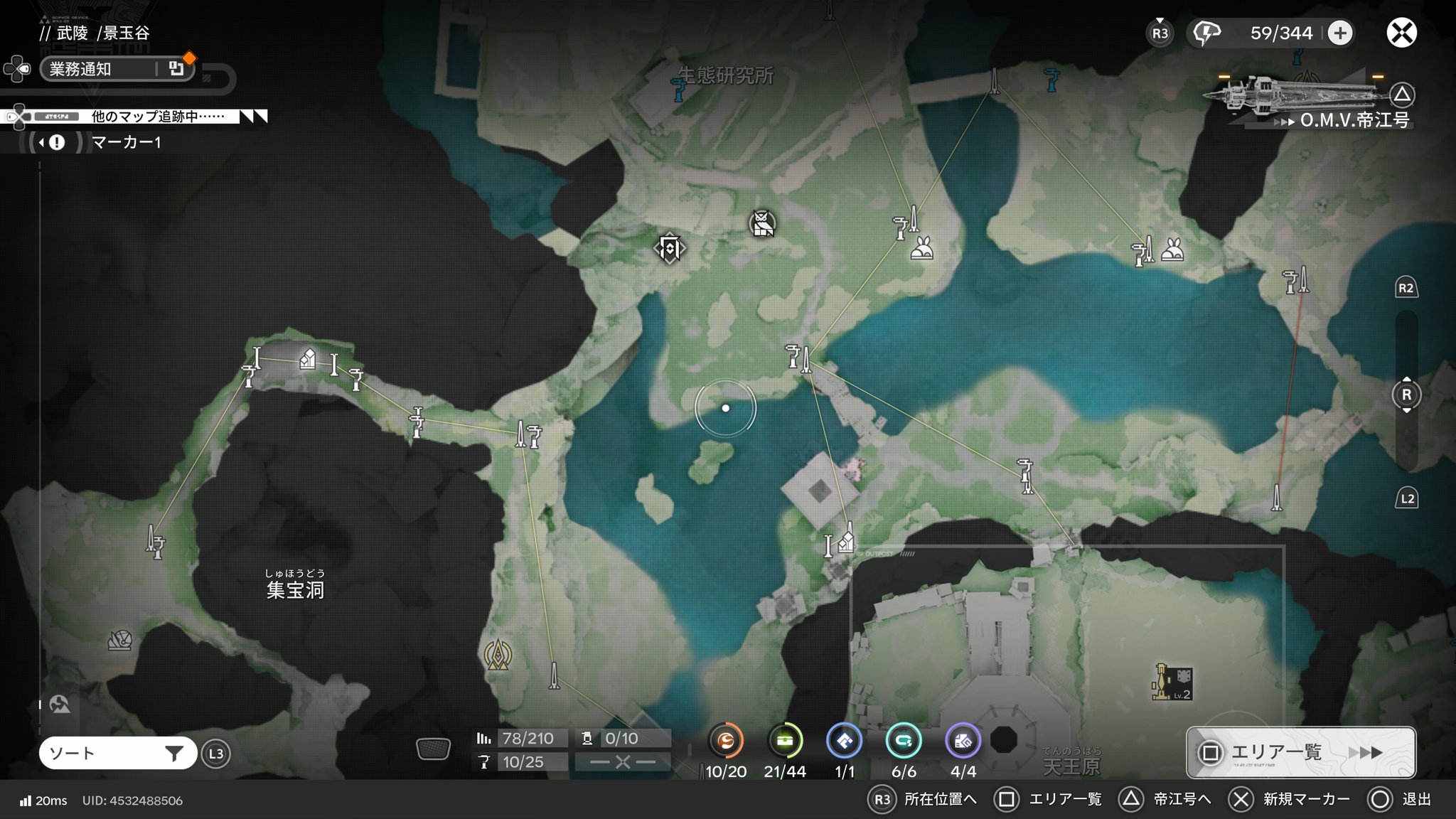Show the teal magnet collectible counter
Viewport: 1456px width, 819px height.
[904, 742]
